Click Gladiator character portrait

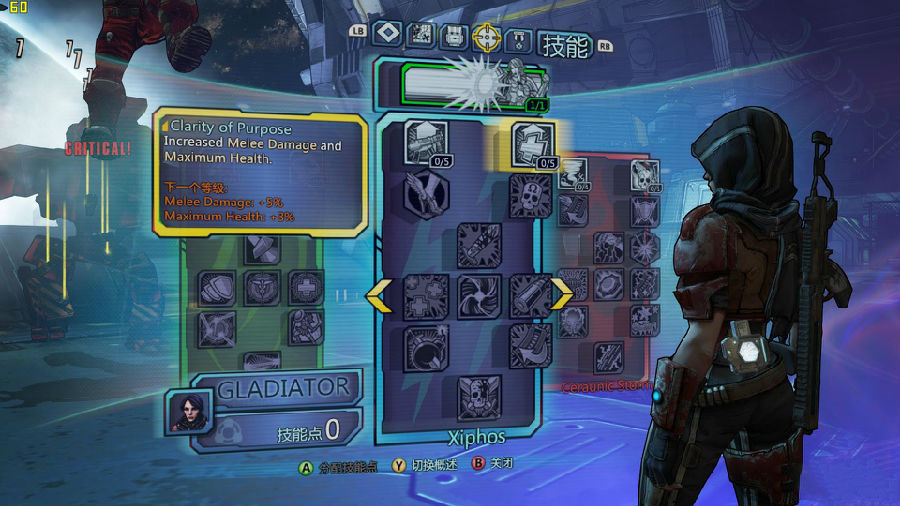point(183,409)
